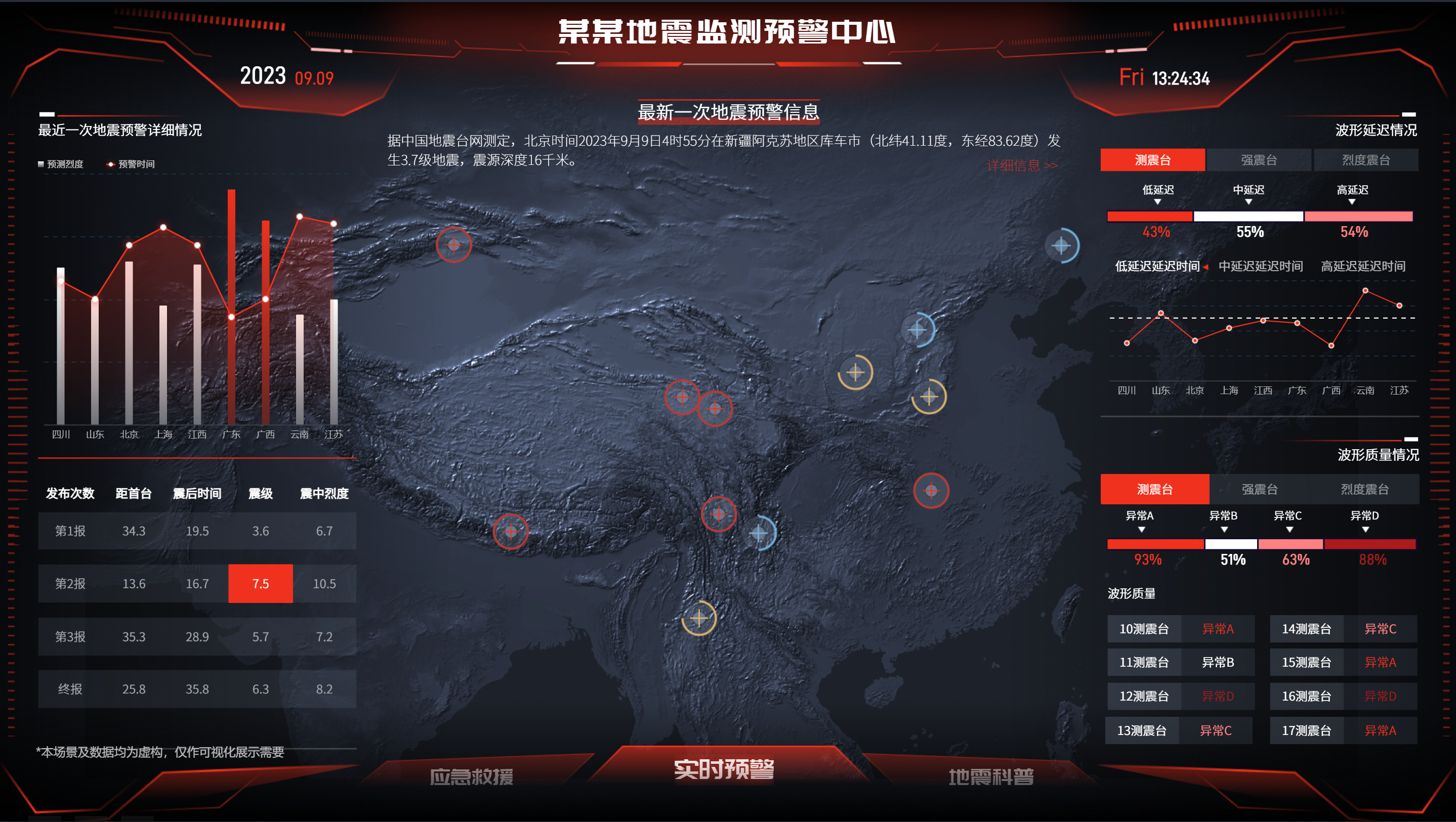This screenshot has width=1456, height=822.
Task: Choose 强震台 tab under 波形延迟情况
Action: pos(1259,160)
